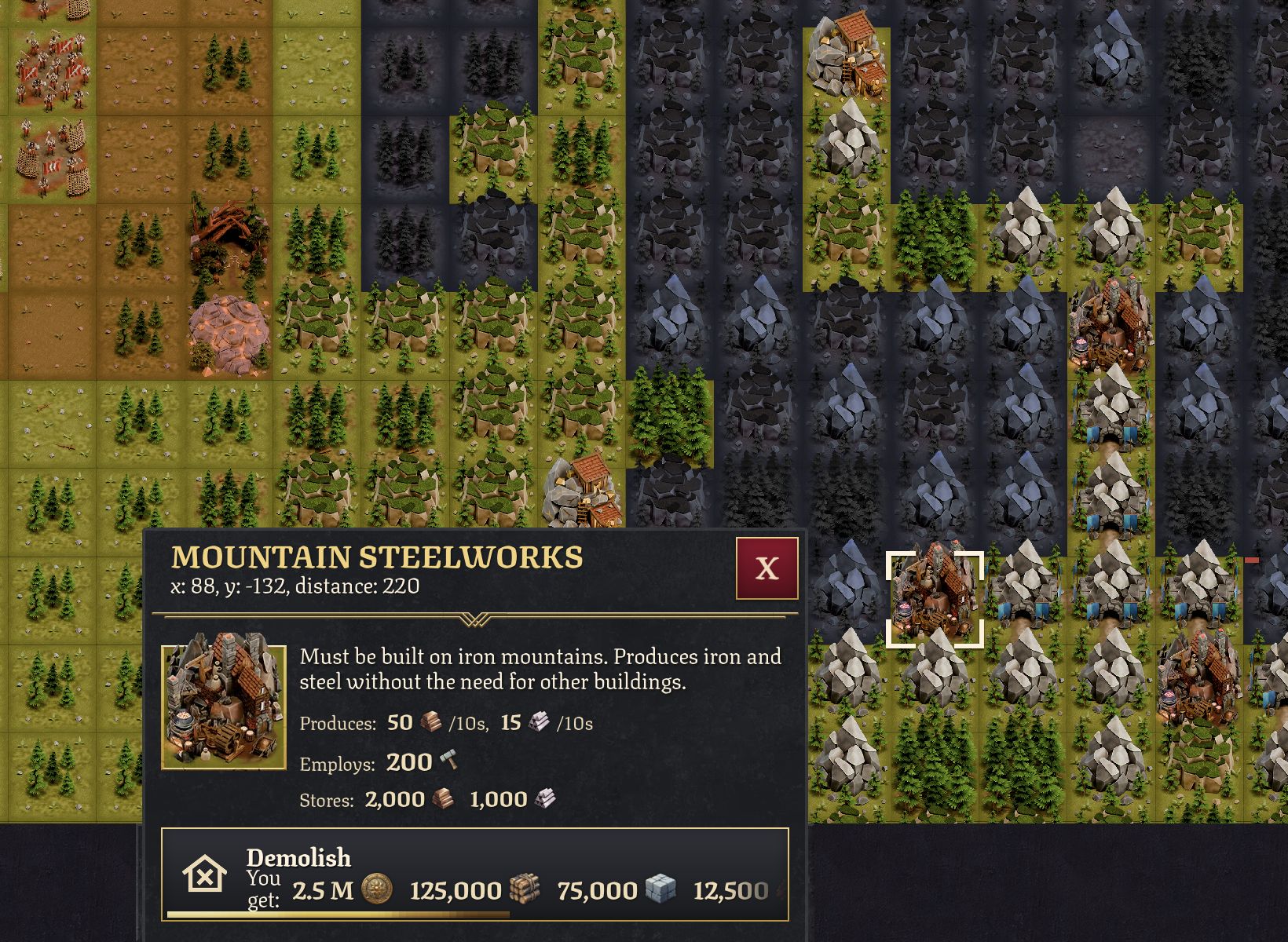1288x942 pixels.
Task: Click the hammer icon next to Employs 200
Action: [x=450, y=760]
